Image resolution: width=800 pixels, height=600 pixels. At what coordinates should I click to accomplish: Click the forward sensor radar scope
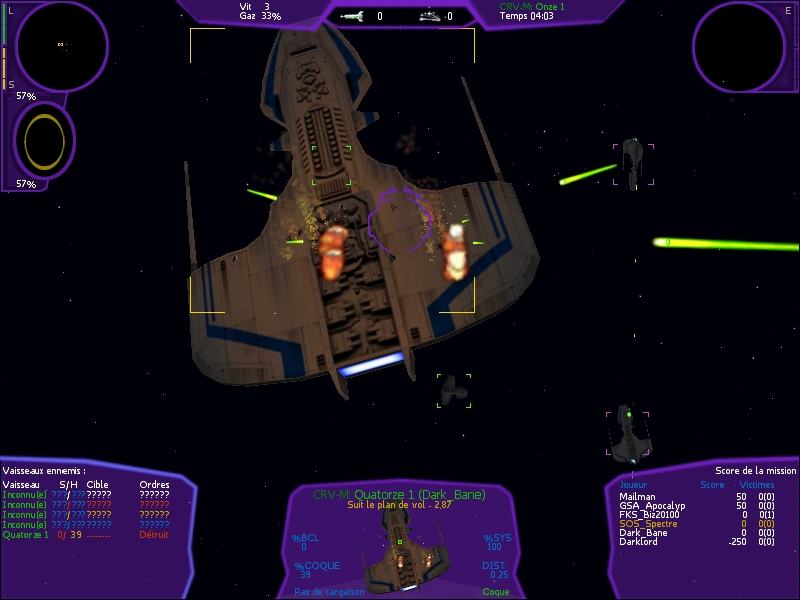coord(60,45)
